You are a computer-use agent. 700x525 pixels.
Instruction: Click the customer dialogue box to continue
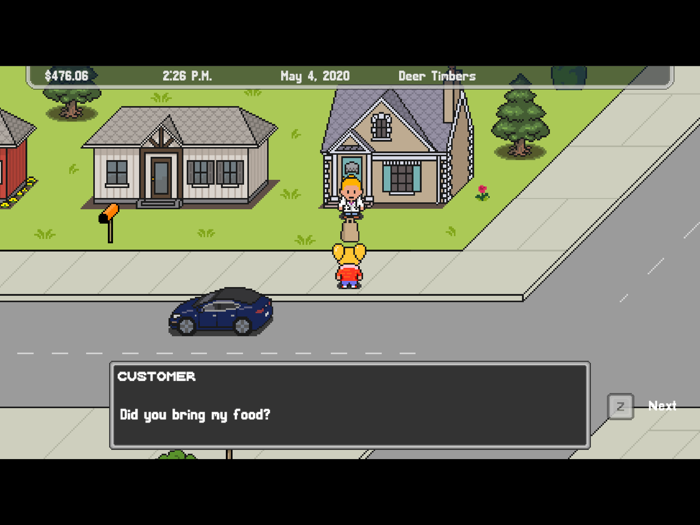tap(349, 405)
